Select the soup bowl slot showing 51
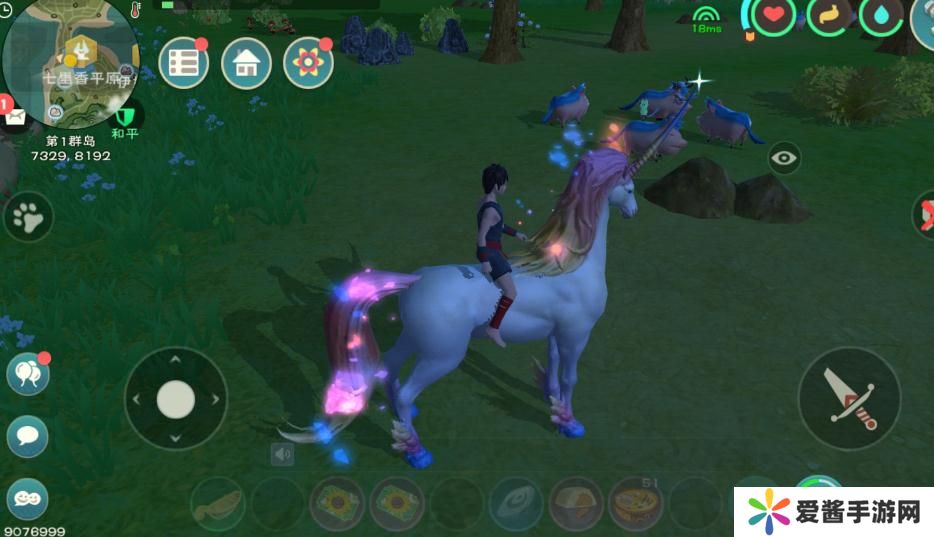934x537 pixels. point(637,503)
